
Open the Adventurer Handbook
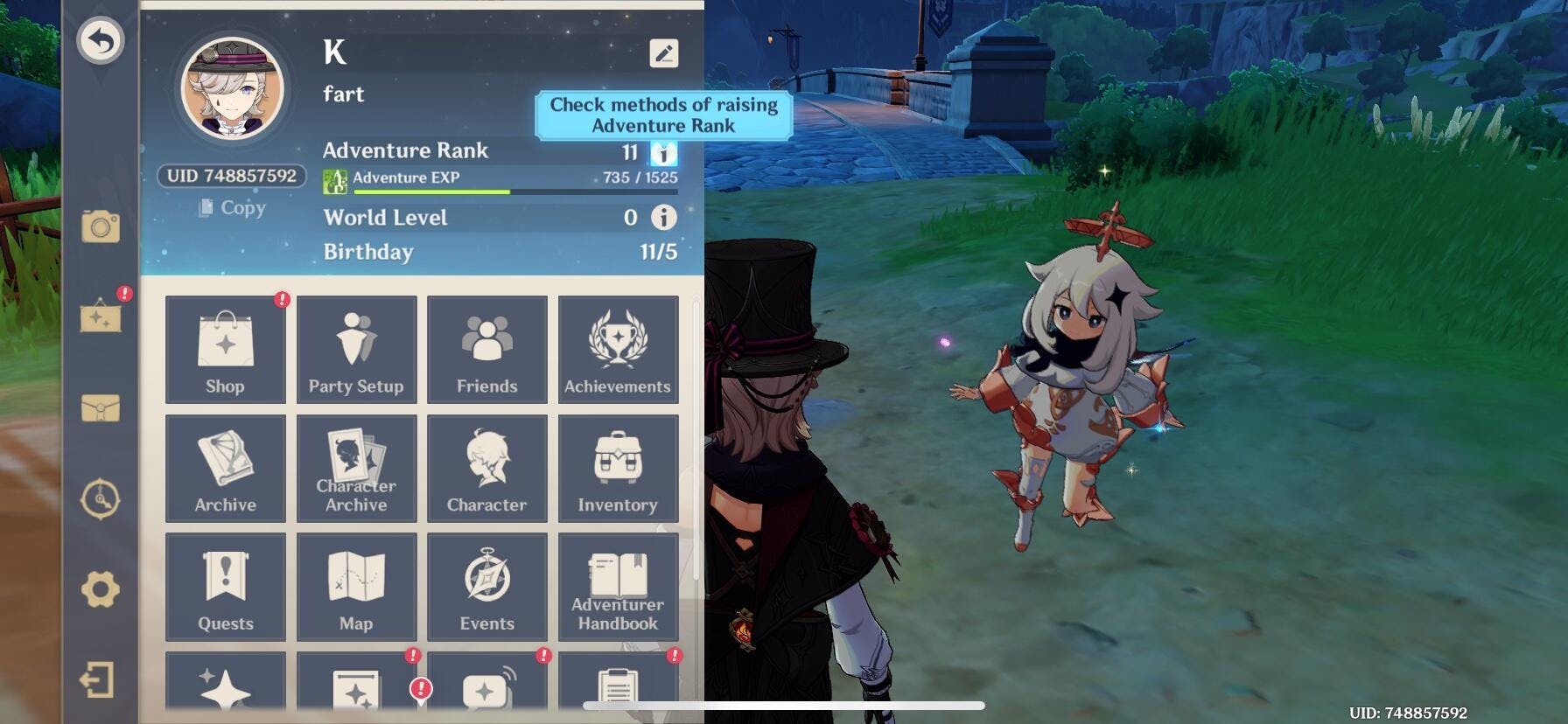coord(618,587)
